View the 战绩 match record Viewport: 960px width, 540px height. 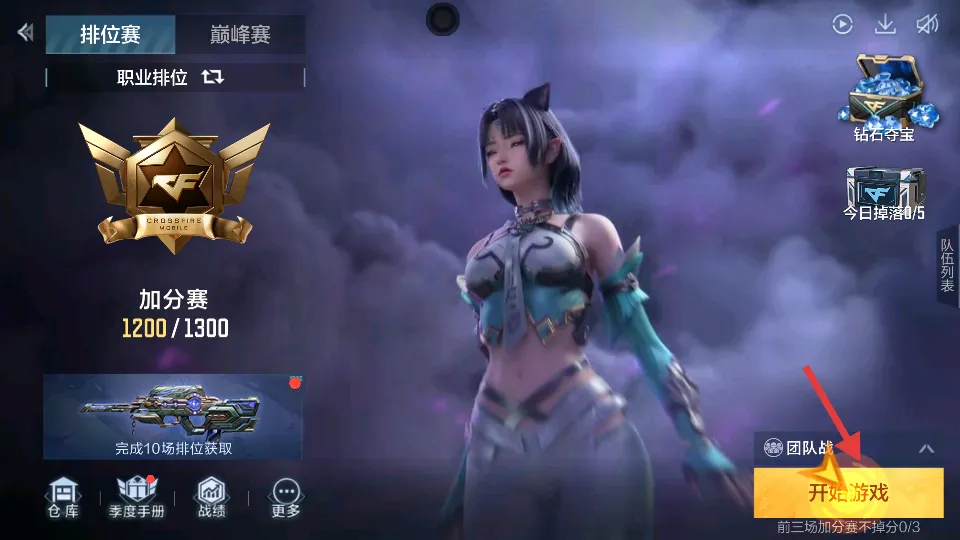[211, 497]
